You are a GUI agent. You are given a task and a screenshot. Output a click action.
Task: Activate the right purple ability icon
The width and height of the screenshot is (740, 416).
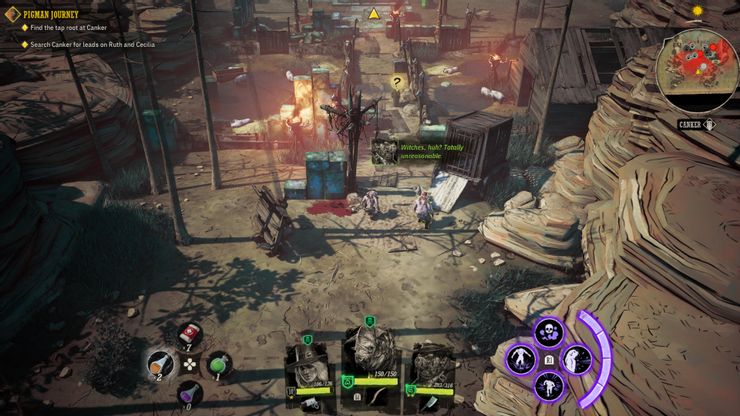point(577,359)
